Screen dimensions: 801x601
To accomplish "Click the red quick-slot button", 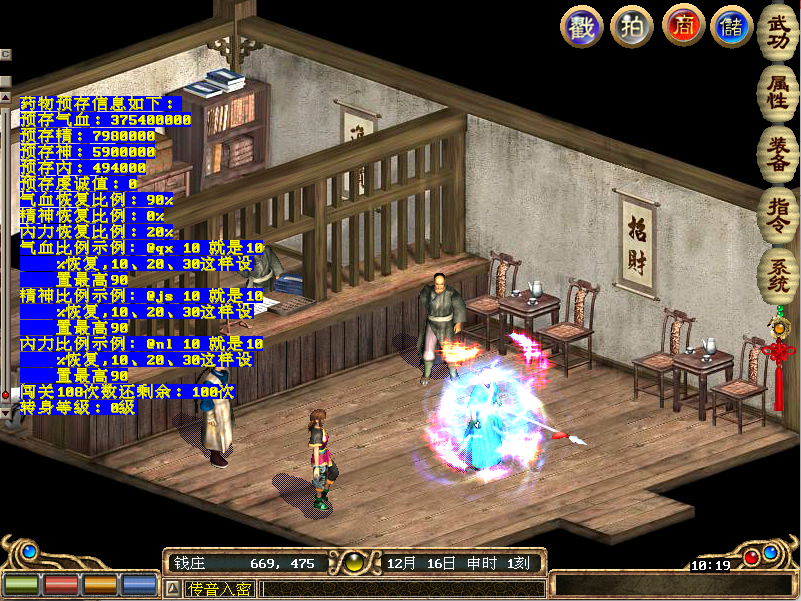I will pyautogui.click(x=59, y=584).
